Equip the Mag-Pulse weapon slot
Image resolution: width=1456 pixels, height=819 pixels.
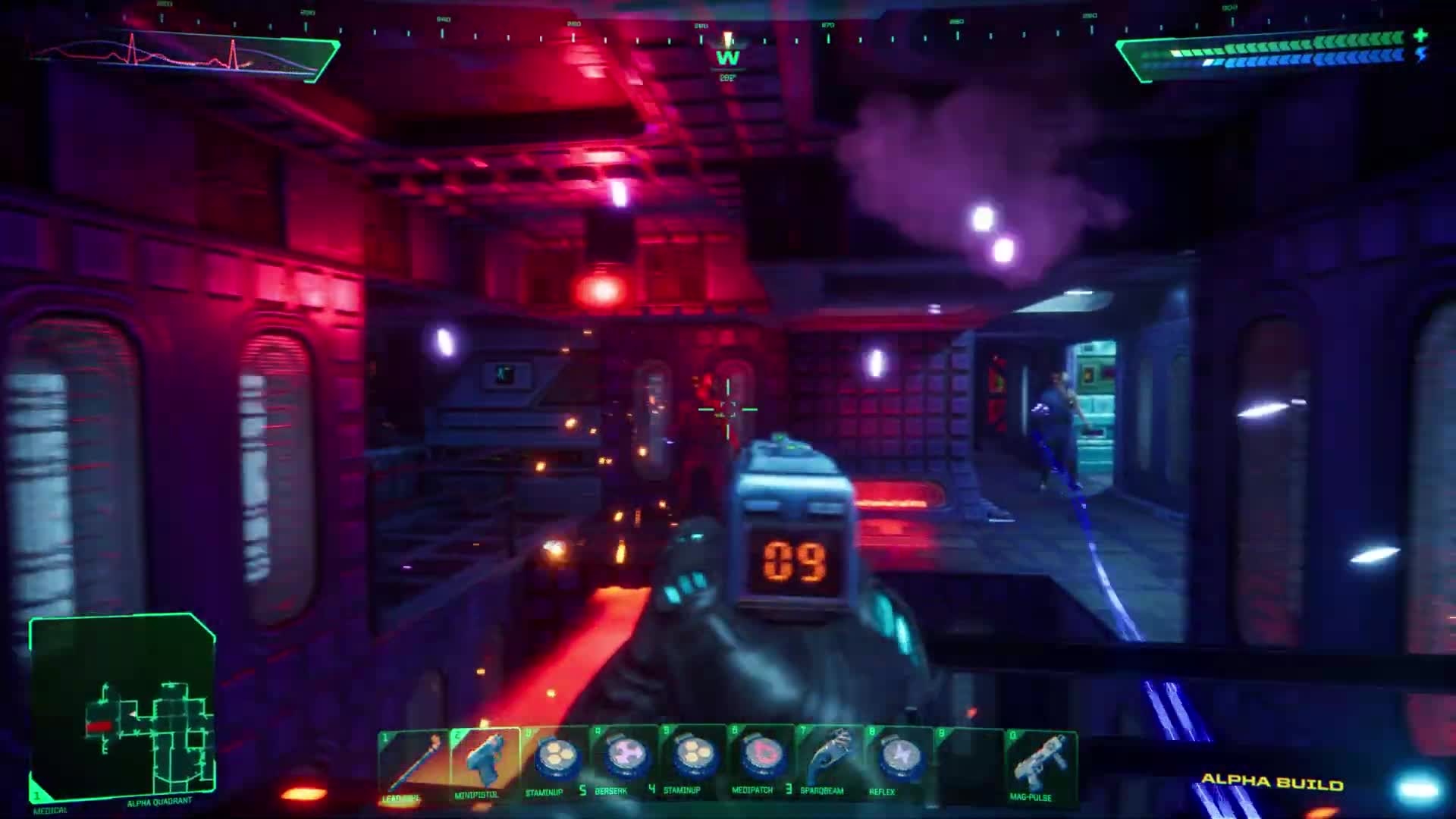[1040, 764]
